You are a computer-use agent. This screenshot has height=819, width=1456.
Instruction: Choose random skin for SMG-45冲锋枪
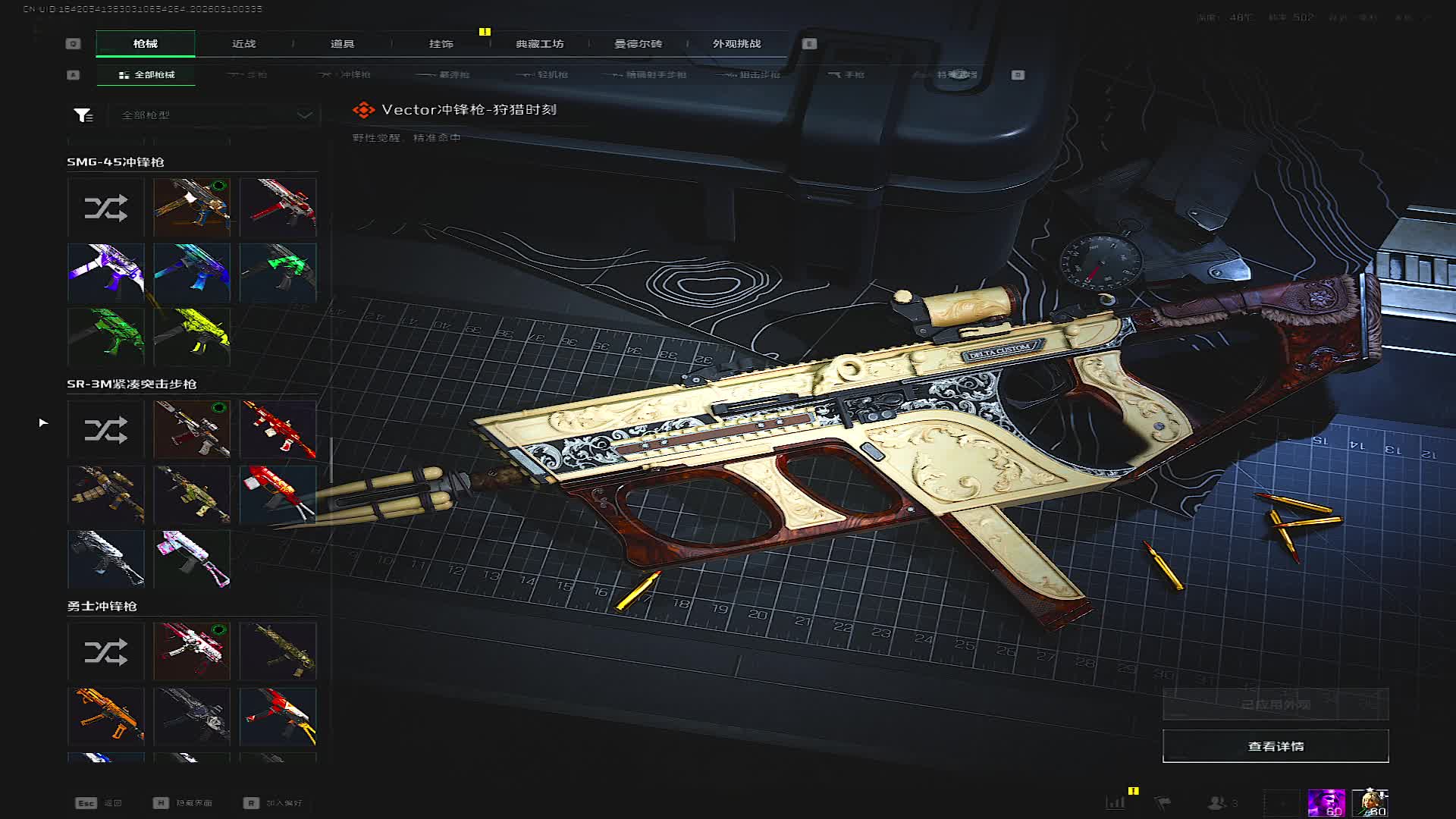pos(105,208)
